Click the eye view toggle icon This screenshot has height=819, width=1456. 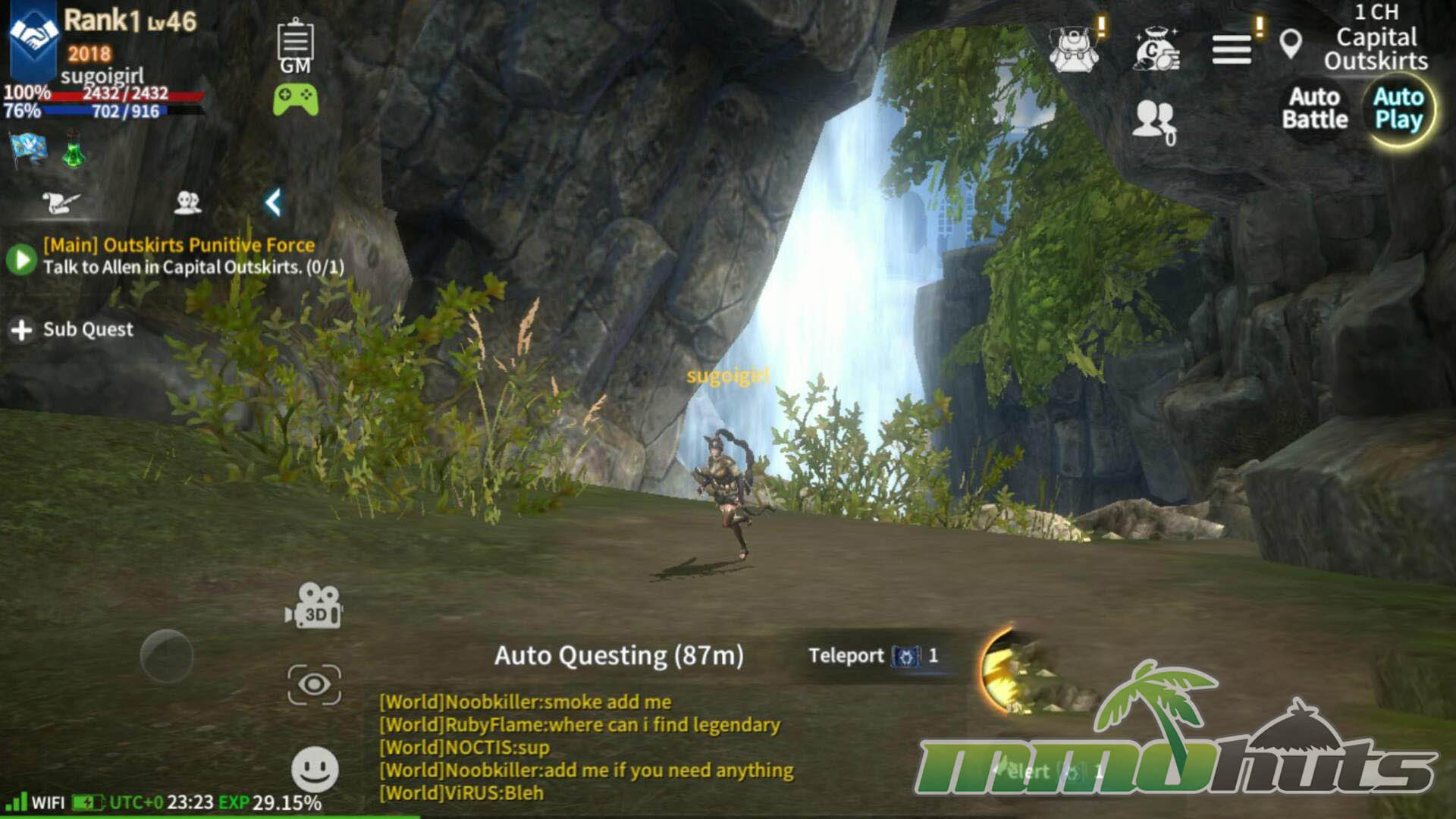[314, 685]
